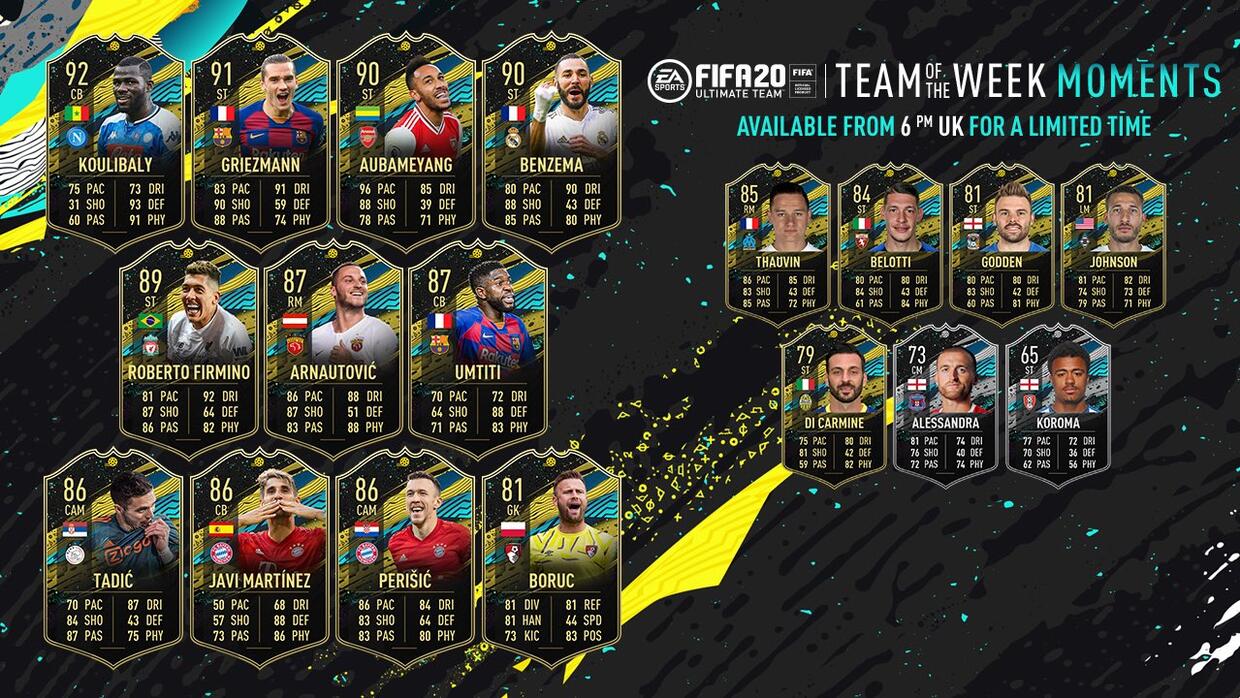Choose the Griezmann 91 ST card

[260, 140]
